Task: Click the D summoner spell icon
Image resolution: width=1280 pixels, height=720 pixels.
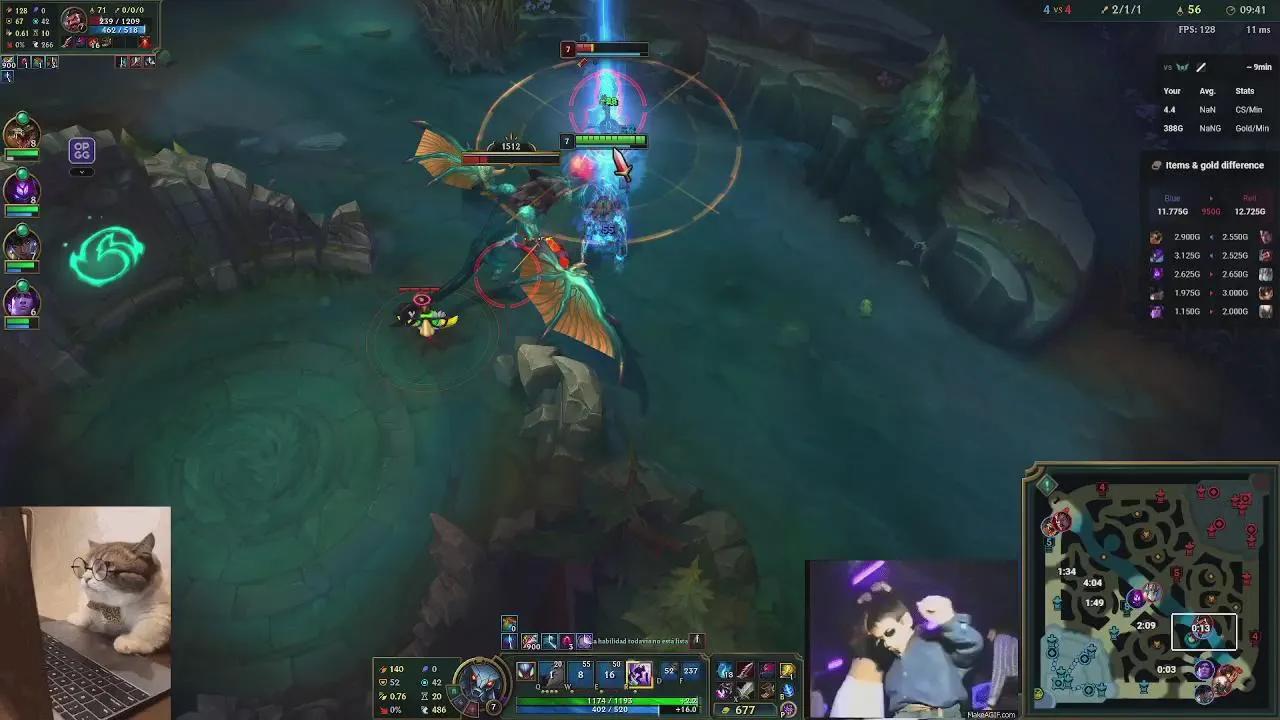Action: [668, 671]
